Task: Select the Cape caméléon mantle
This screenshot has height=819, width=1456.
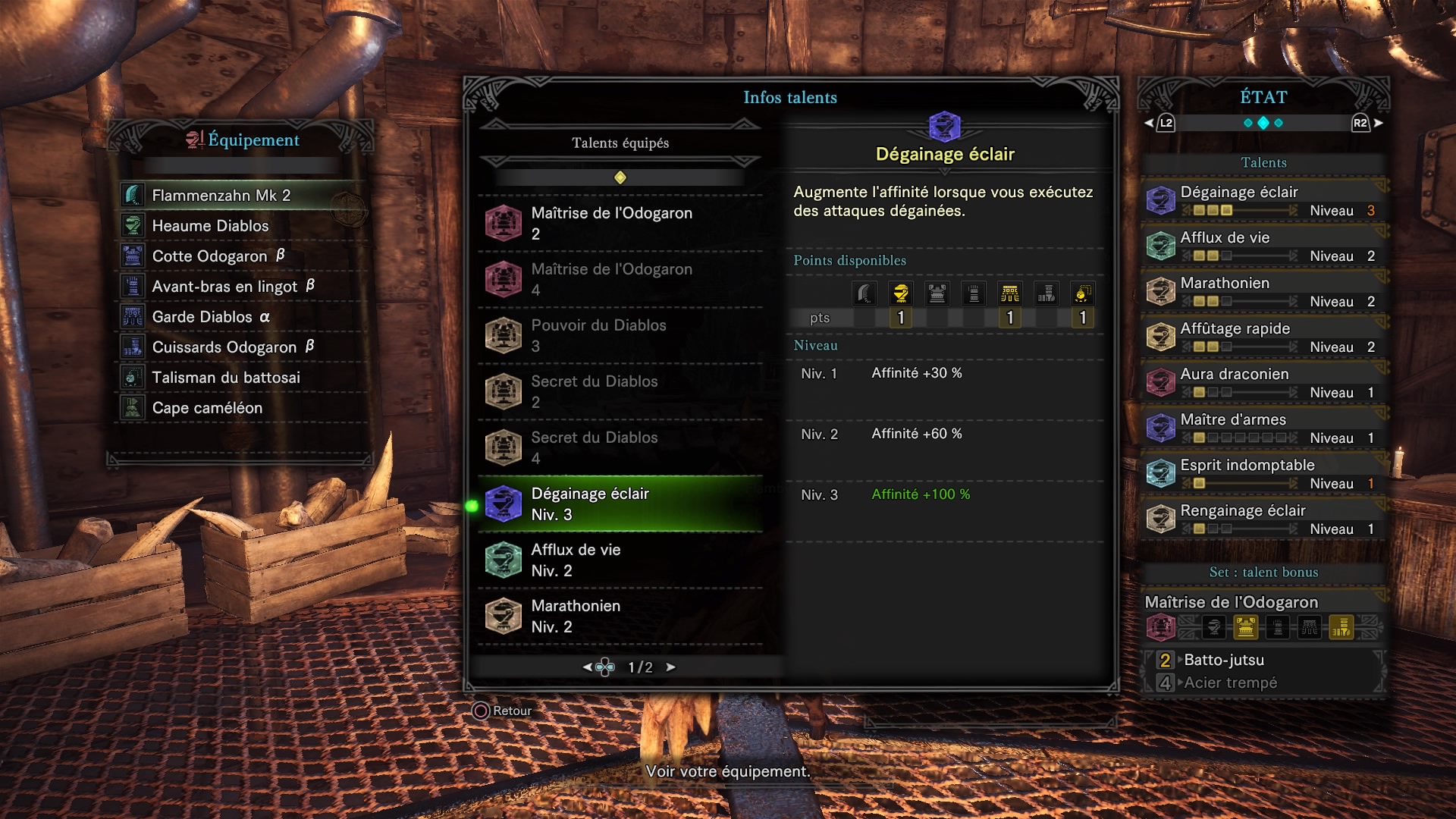Action: click(207, 408)
